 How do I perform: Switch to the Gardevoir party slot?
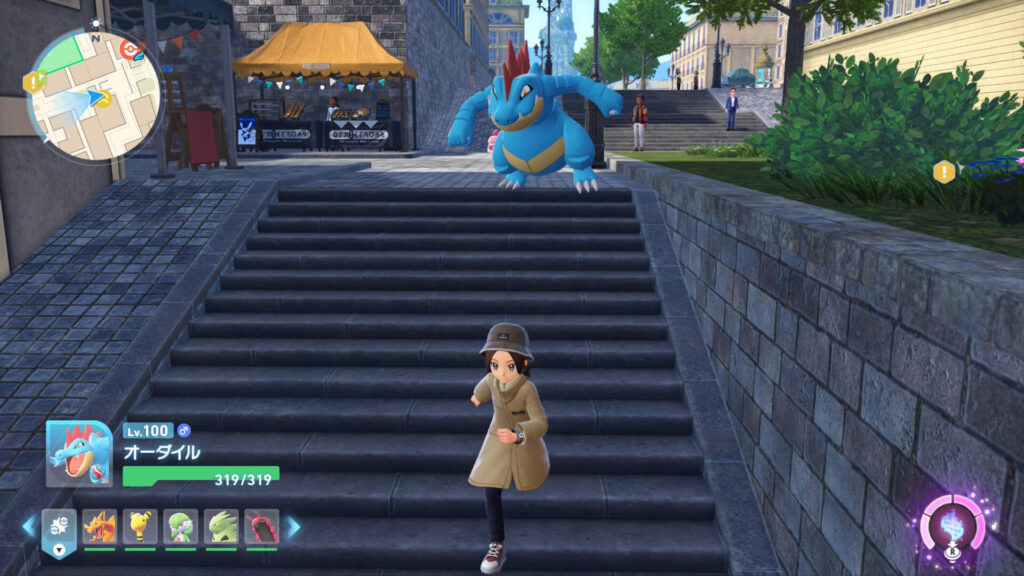181,526
